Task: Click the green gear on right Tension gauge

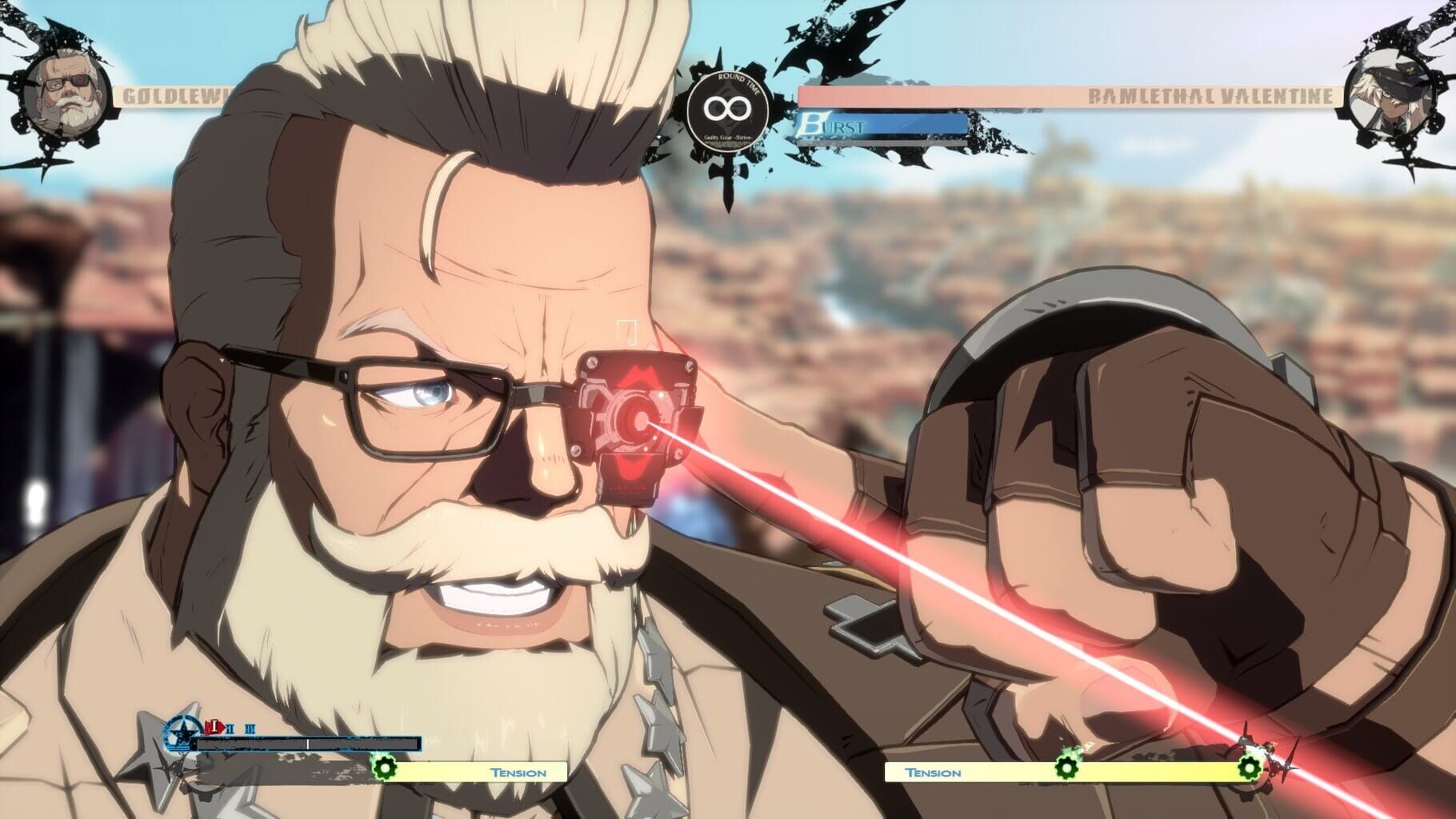Action: tap(1067, 768)
